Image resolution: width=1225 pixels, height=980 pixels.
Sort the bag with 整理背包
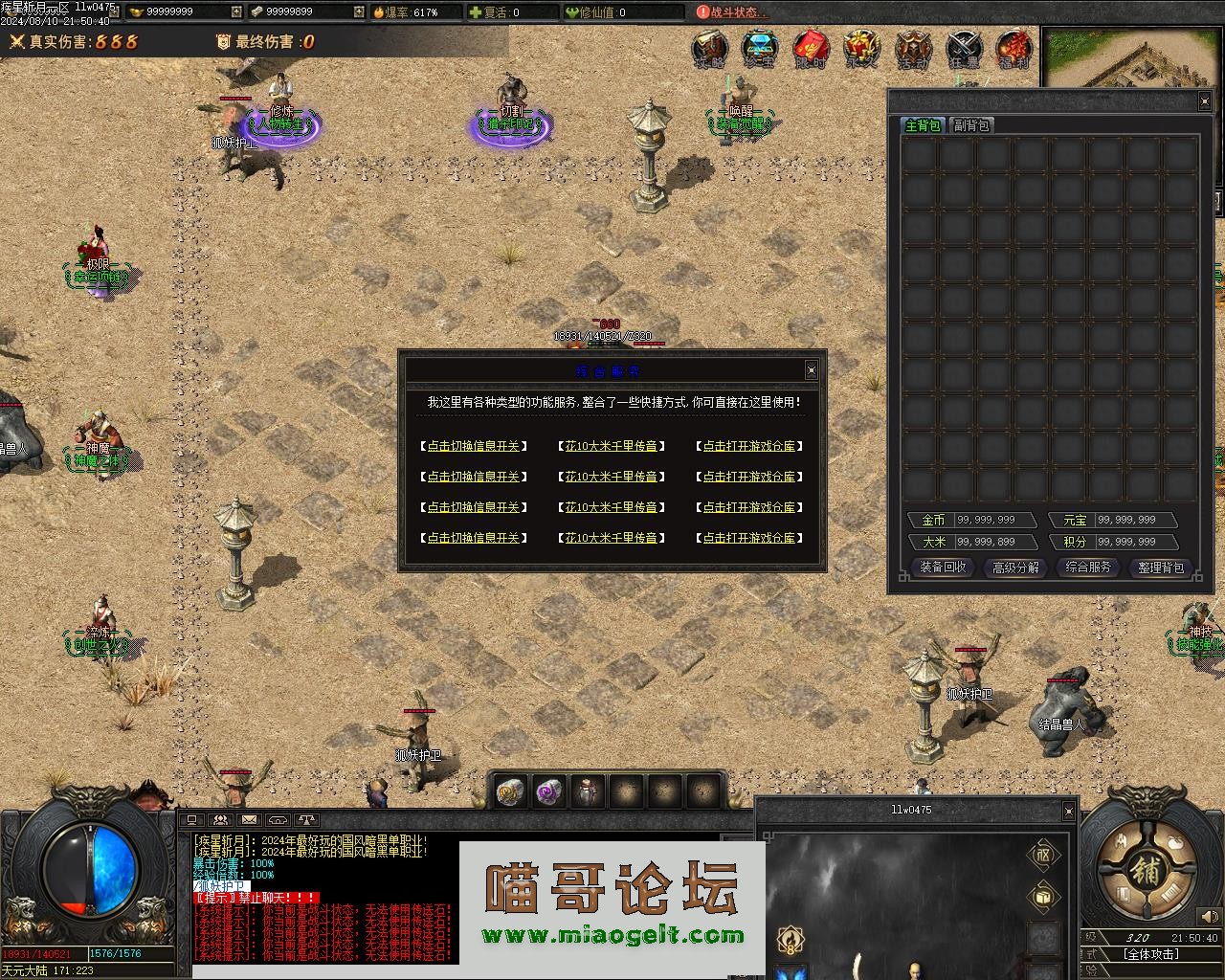coord(1161,568)
